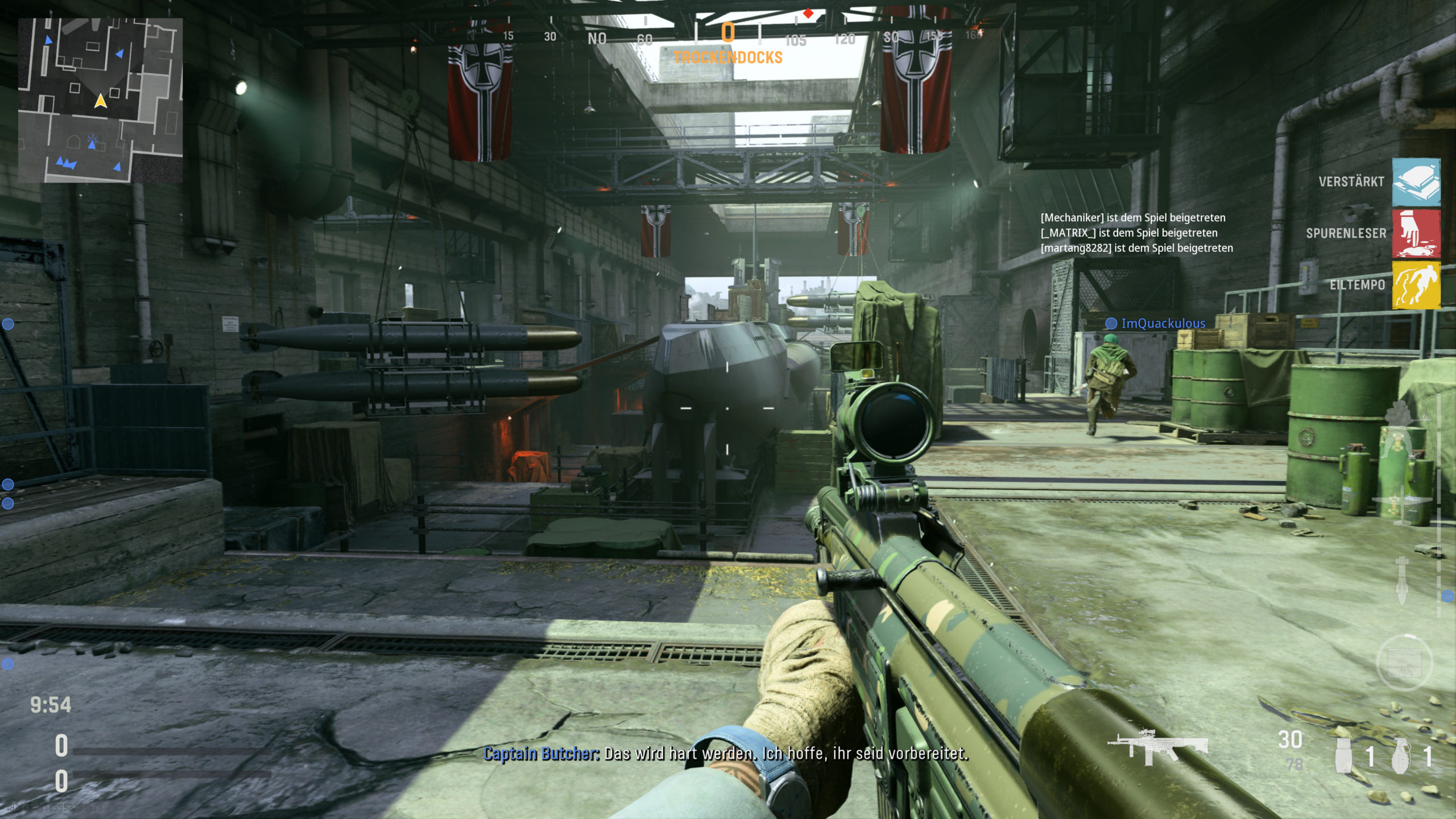Viewport: 1456px width, 819px height.
Task: Open the minimap in the corner
Action: 100,100
